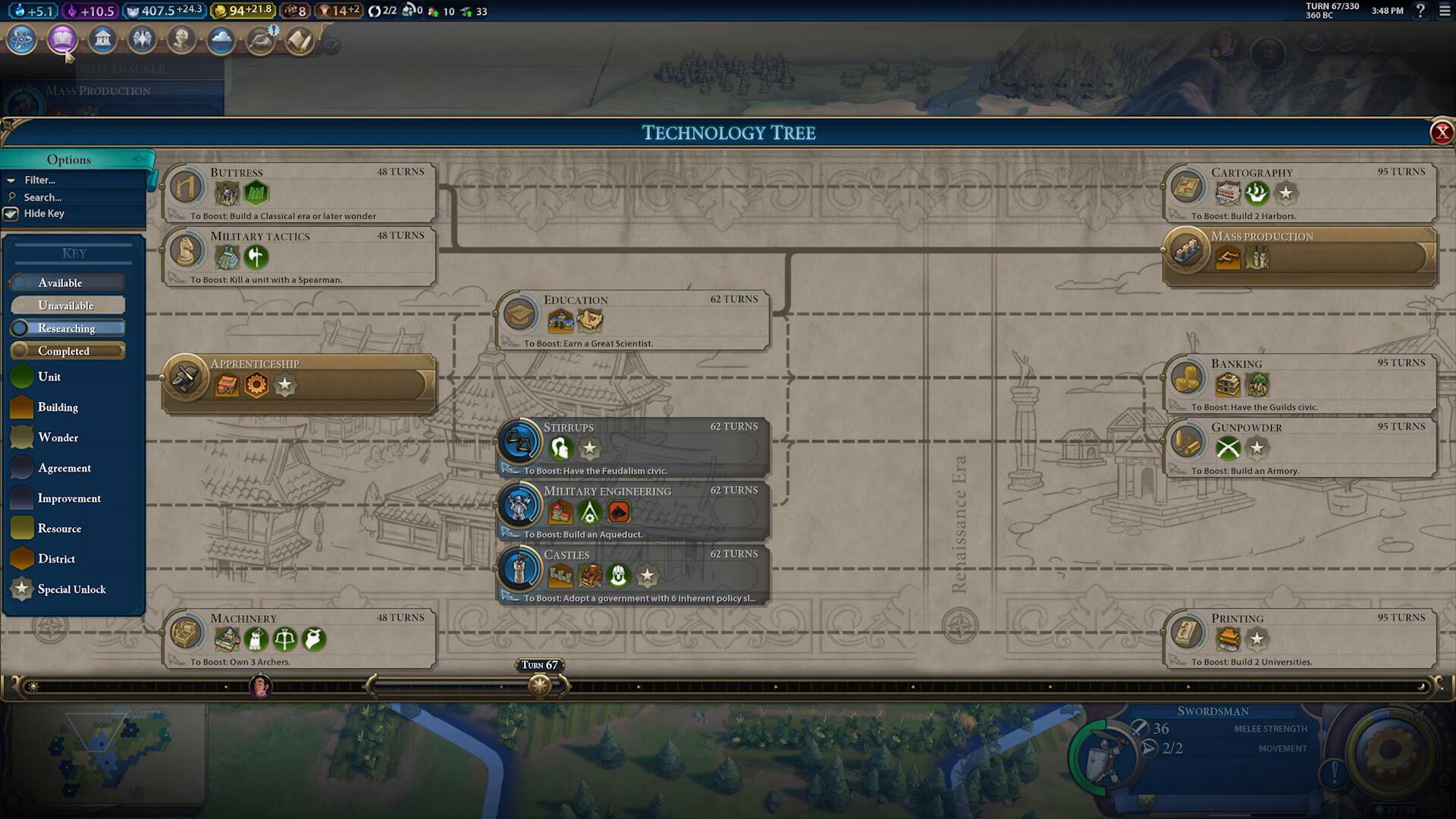
Task: Select the Education technology node
Action: (632, 320)
